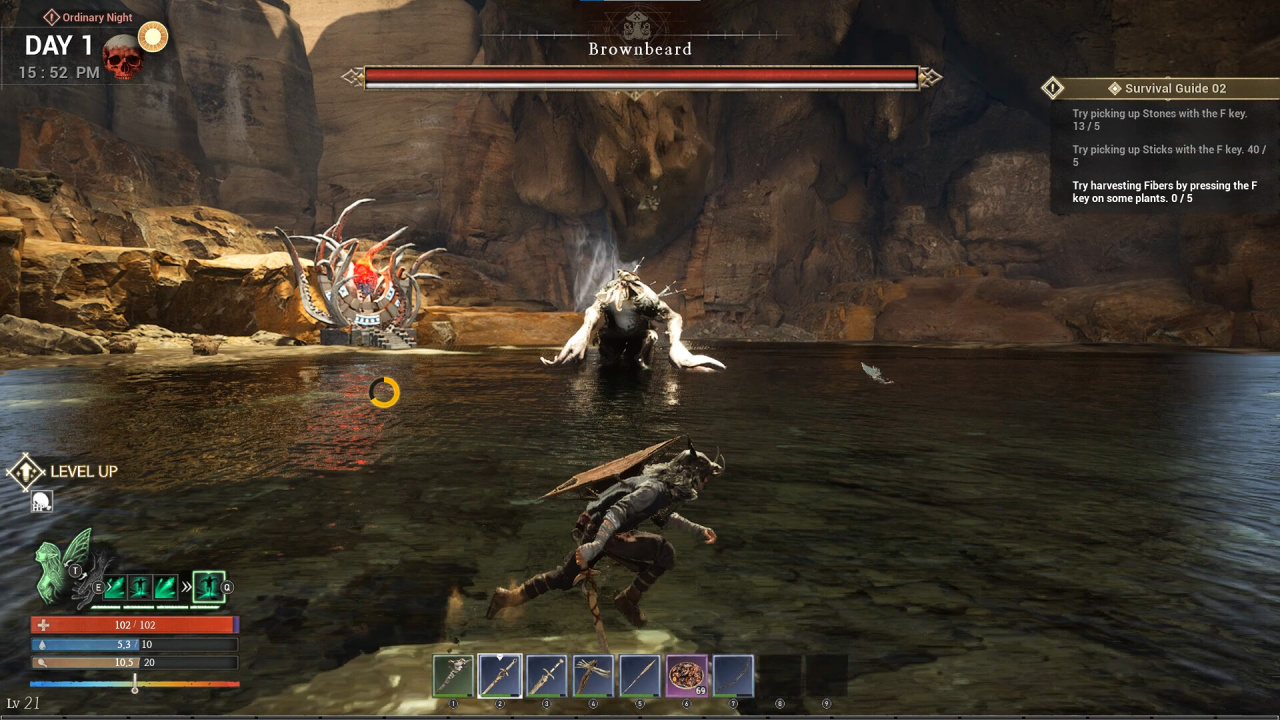Viewport: 1280px width, 720px height.
Task: Choose the highlighted sword in hotbar slot 2
Action: [500, 676]
